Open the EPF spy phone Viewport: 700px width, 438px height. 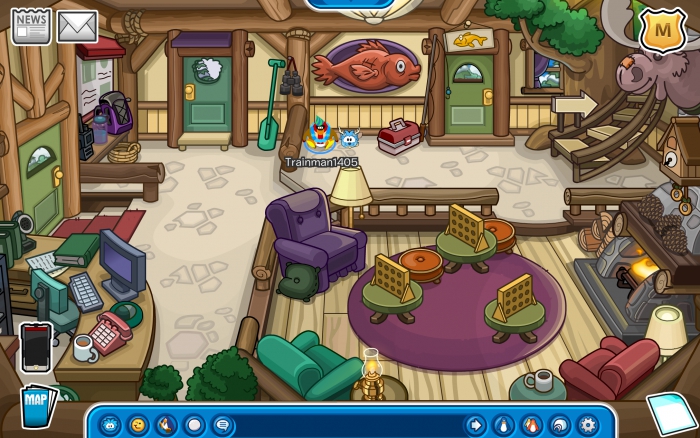click(x=36, y=346)
